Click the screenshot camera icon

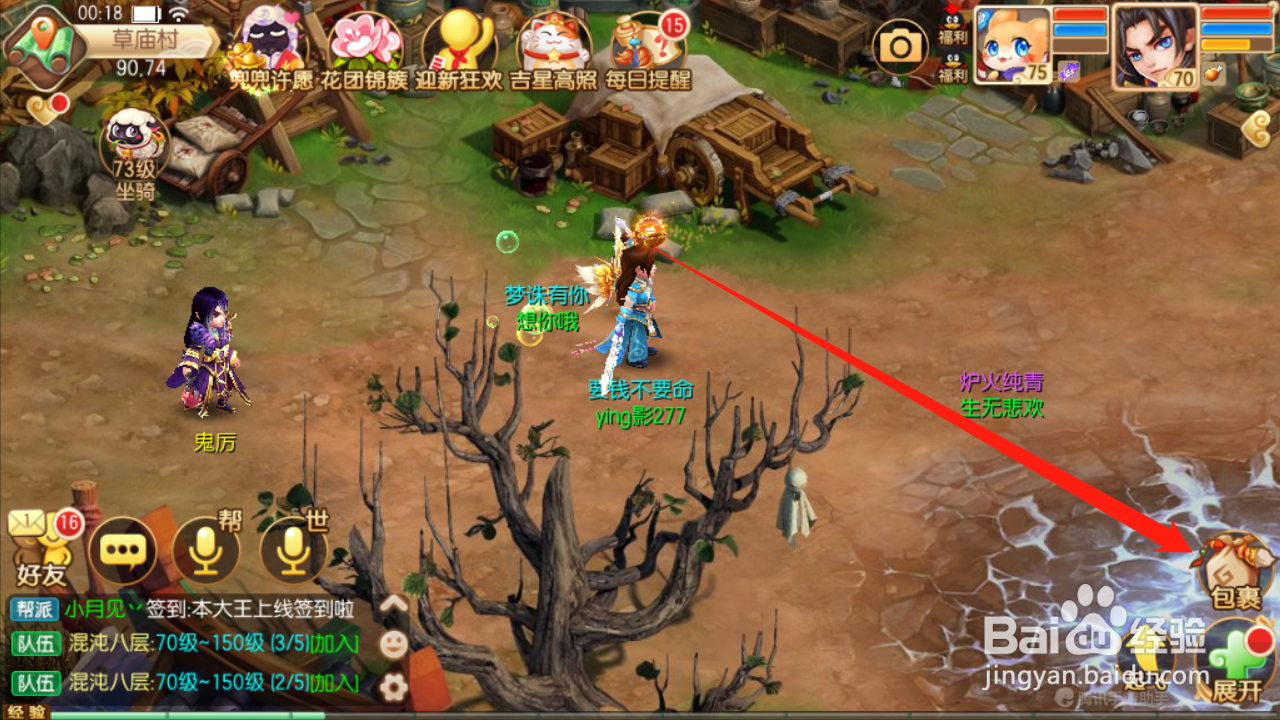click(x=901, y=47)
